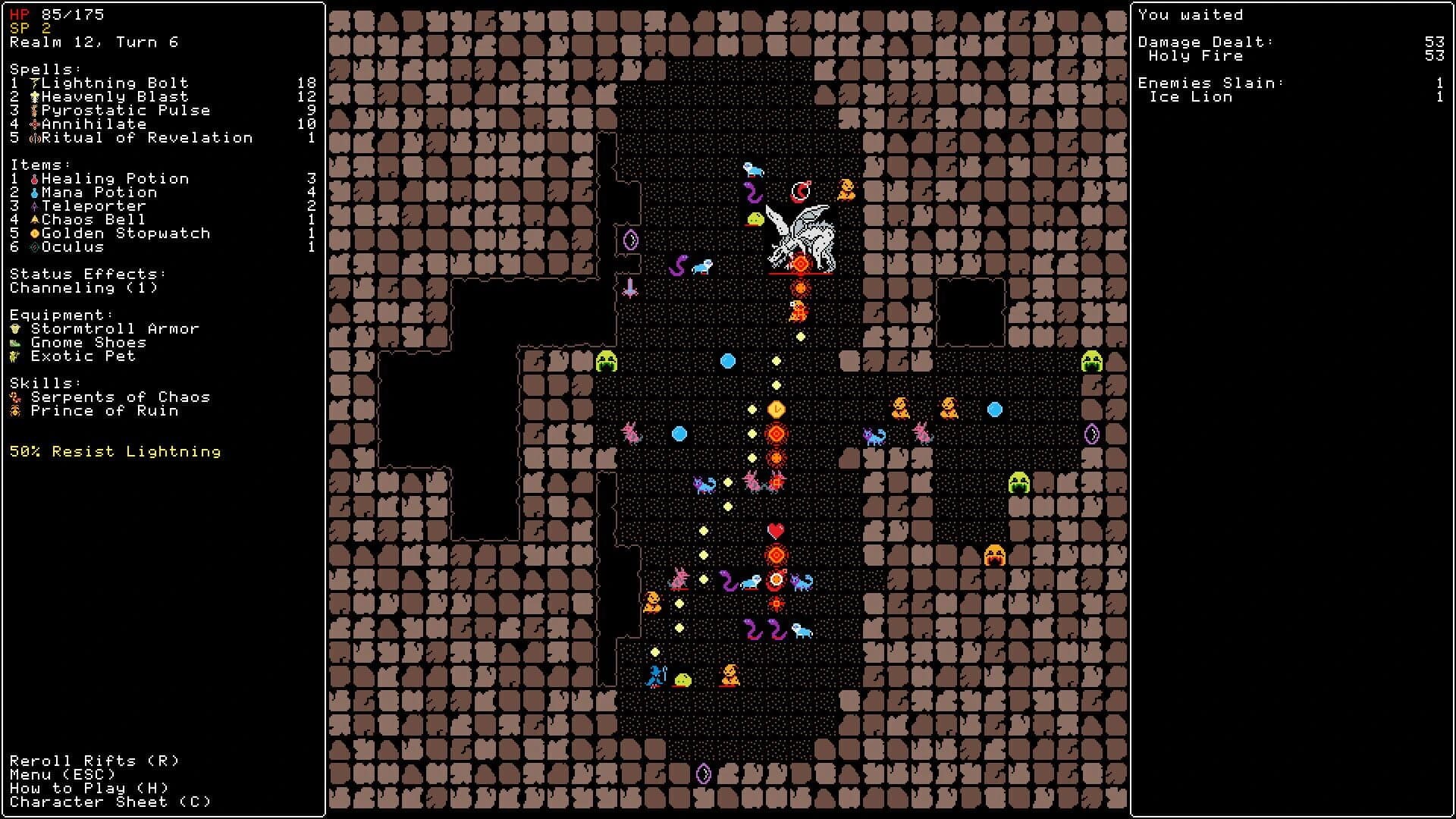Cast Pyrostatic Pulse
The image size is (1456, 819).
[126, 110]
